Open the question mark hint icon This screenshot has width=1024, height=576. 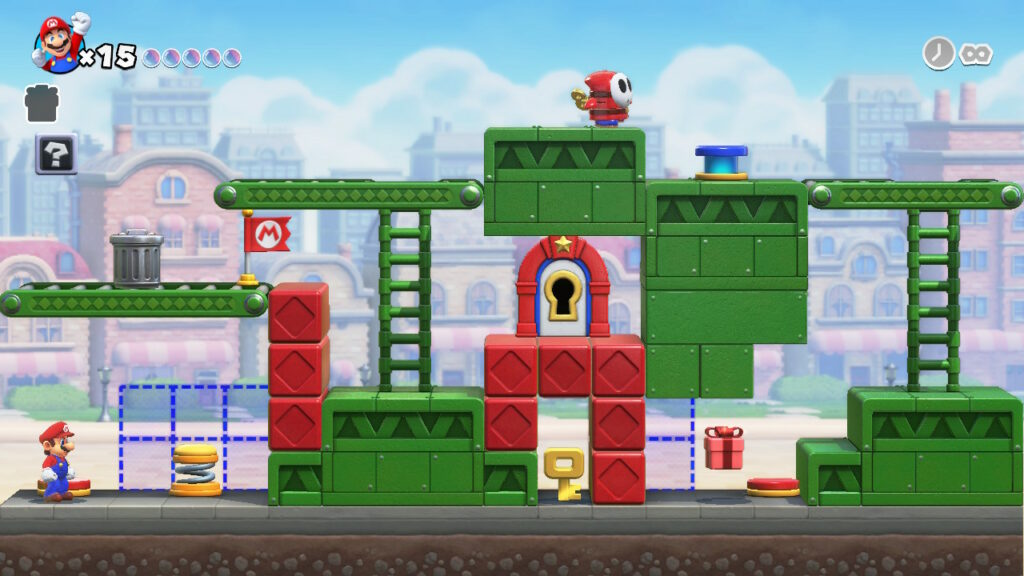click(x=56, y=153)
